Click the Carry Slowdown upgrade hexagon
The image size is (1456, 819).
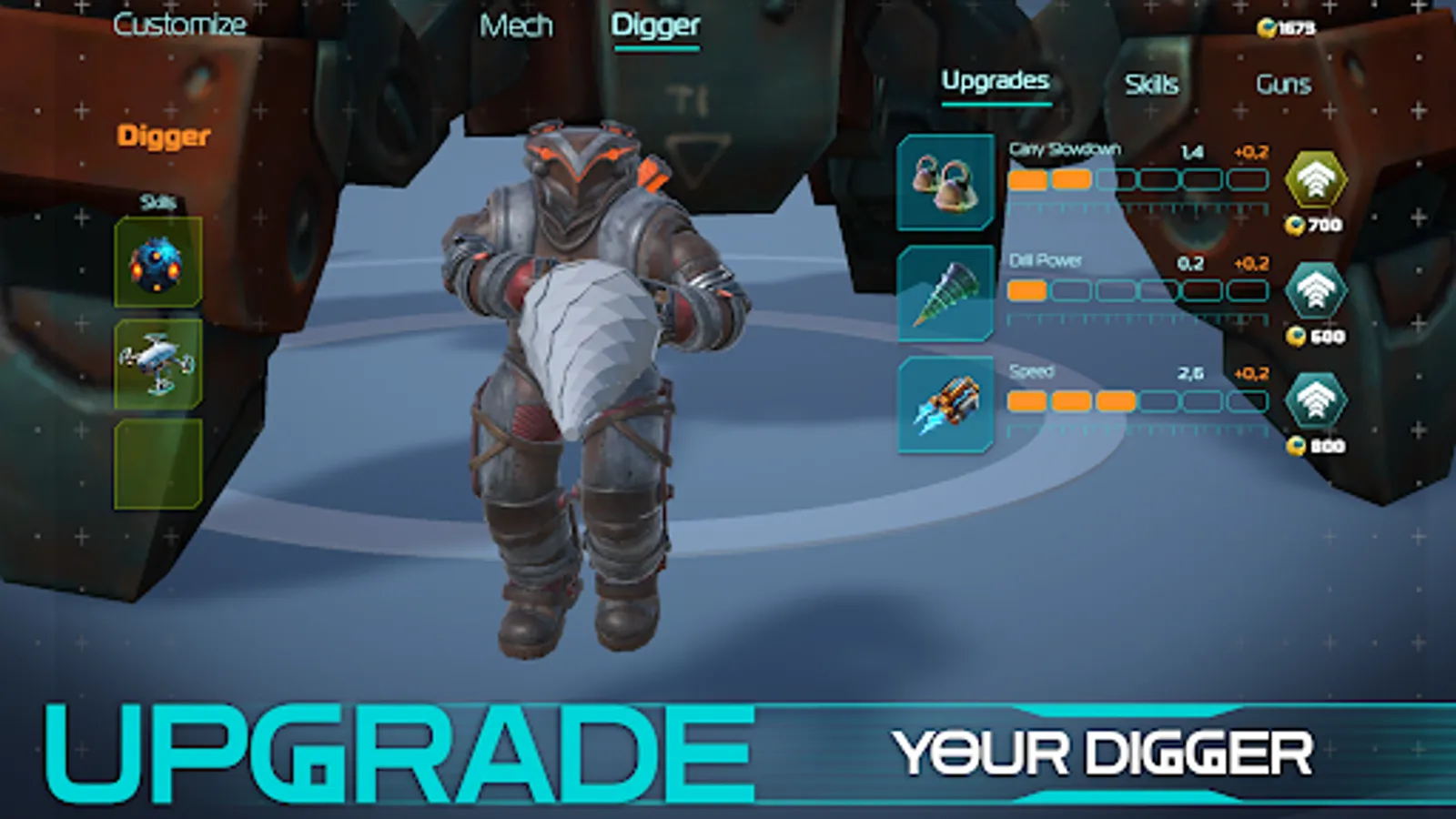1313,178
